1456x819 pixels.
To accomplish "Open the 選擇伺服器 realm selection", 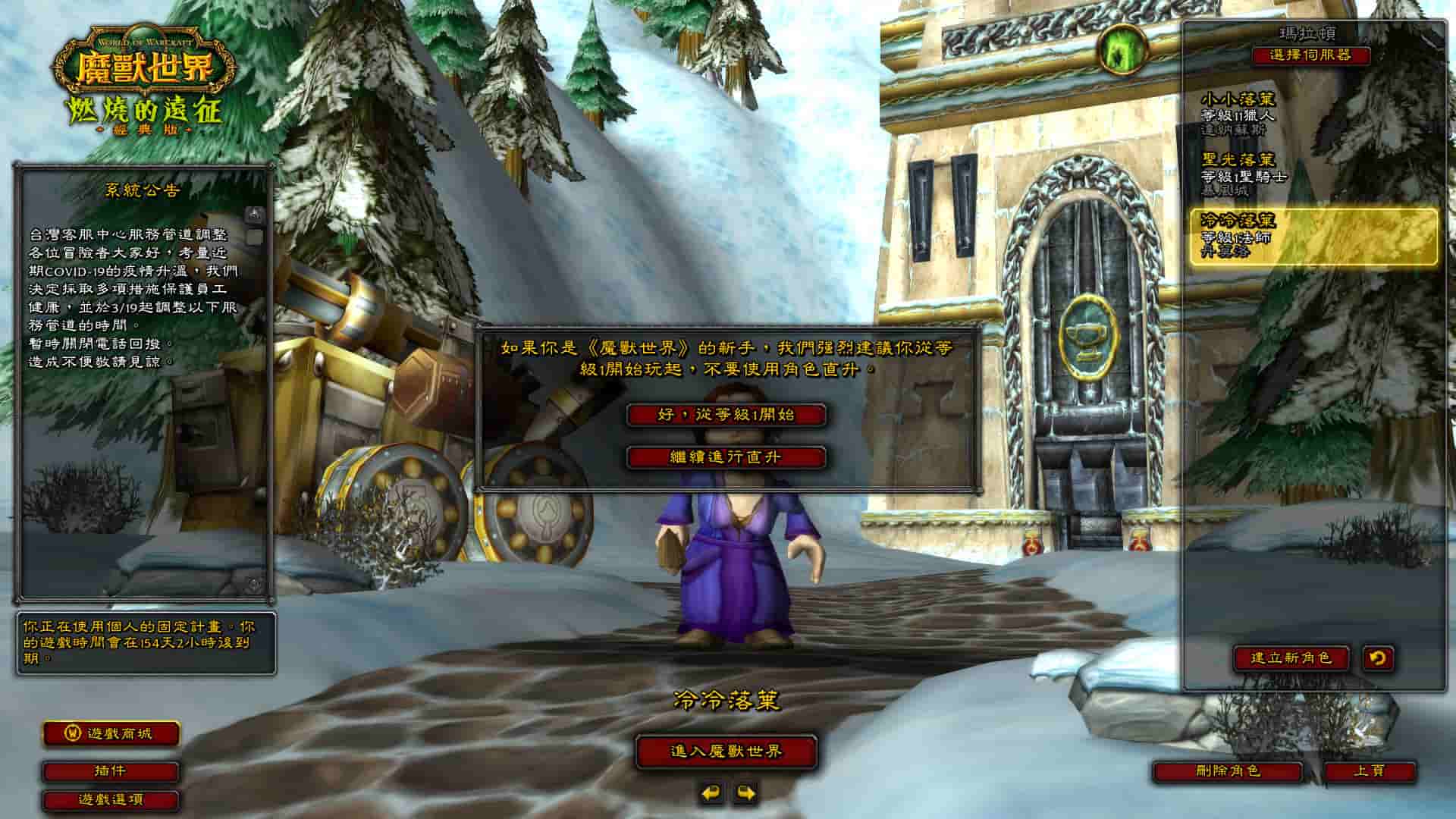I will (x=1311, y=55).
